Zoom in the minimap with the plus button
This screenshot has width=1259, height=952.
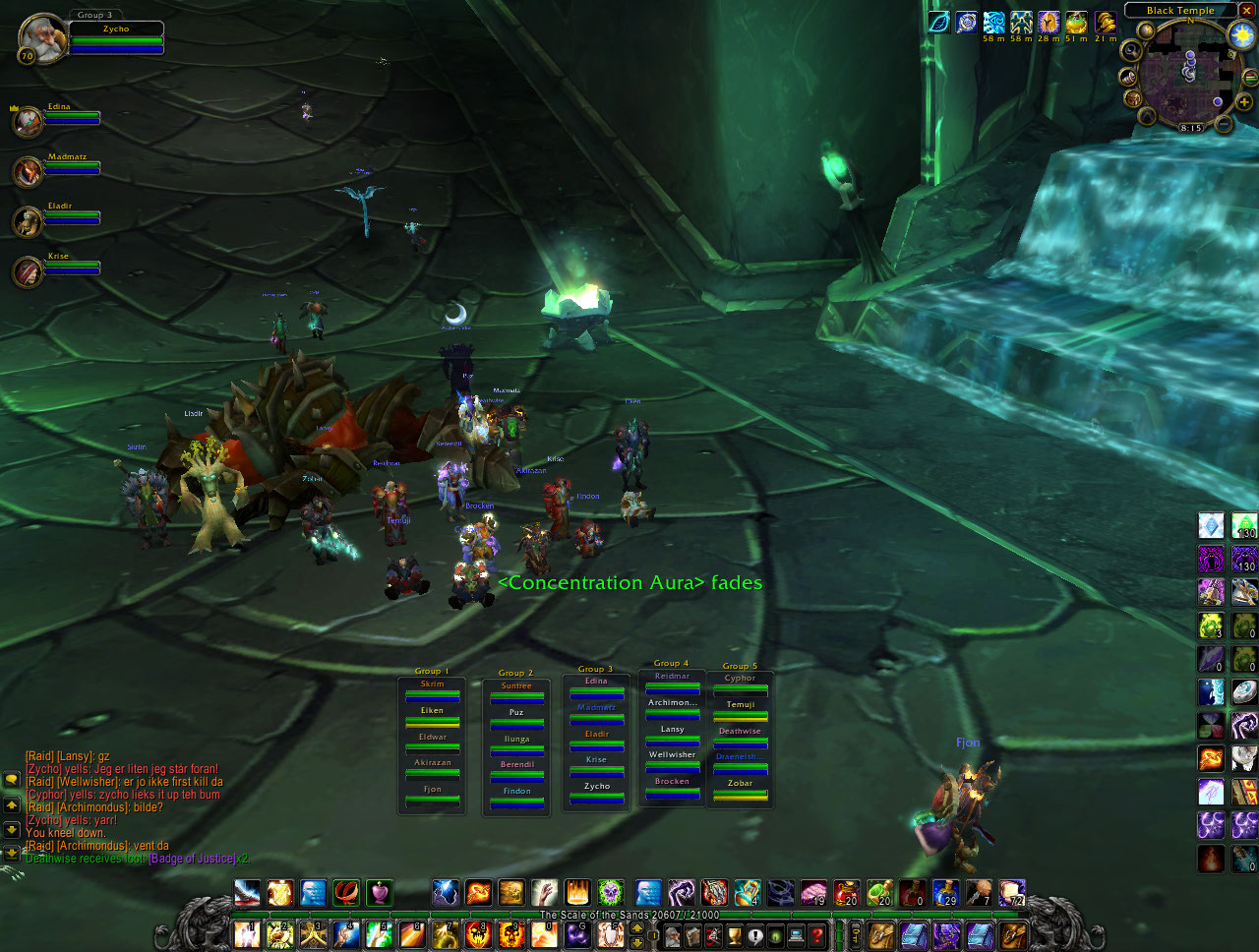coord(1243,101)
